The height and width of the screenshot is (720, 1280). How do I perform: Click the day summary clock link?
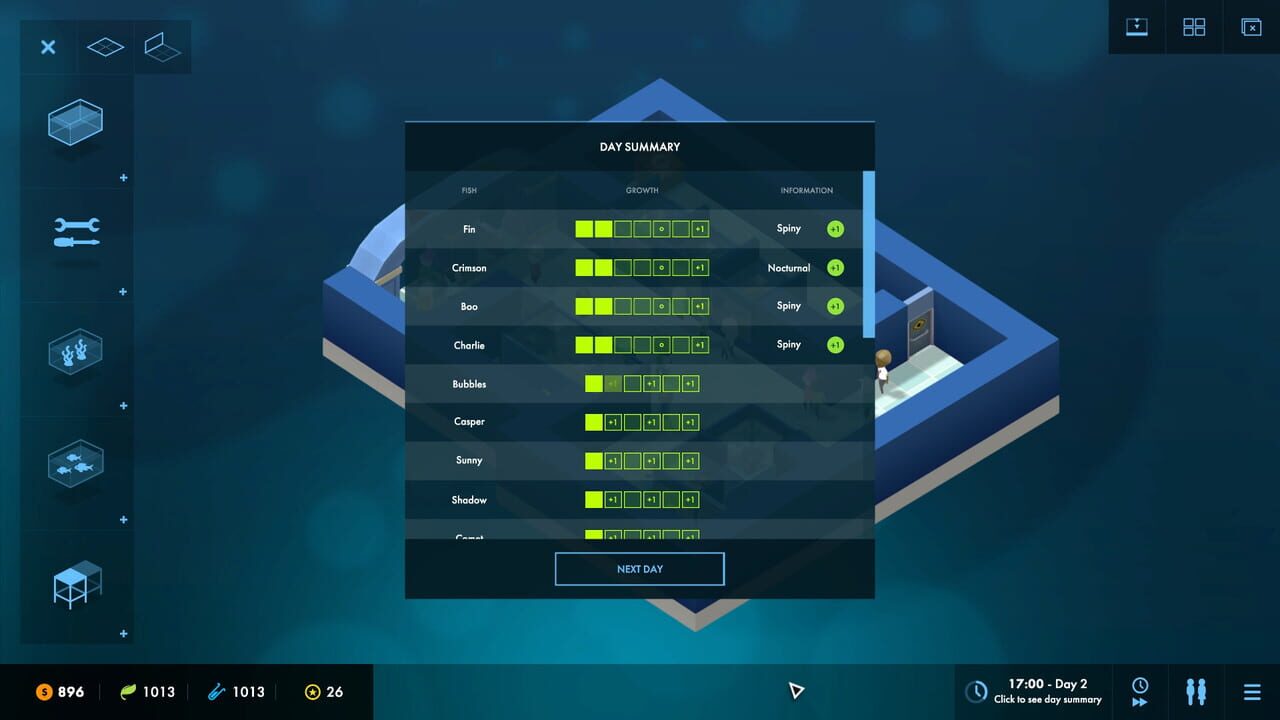coord(1033,691)
